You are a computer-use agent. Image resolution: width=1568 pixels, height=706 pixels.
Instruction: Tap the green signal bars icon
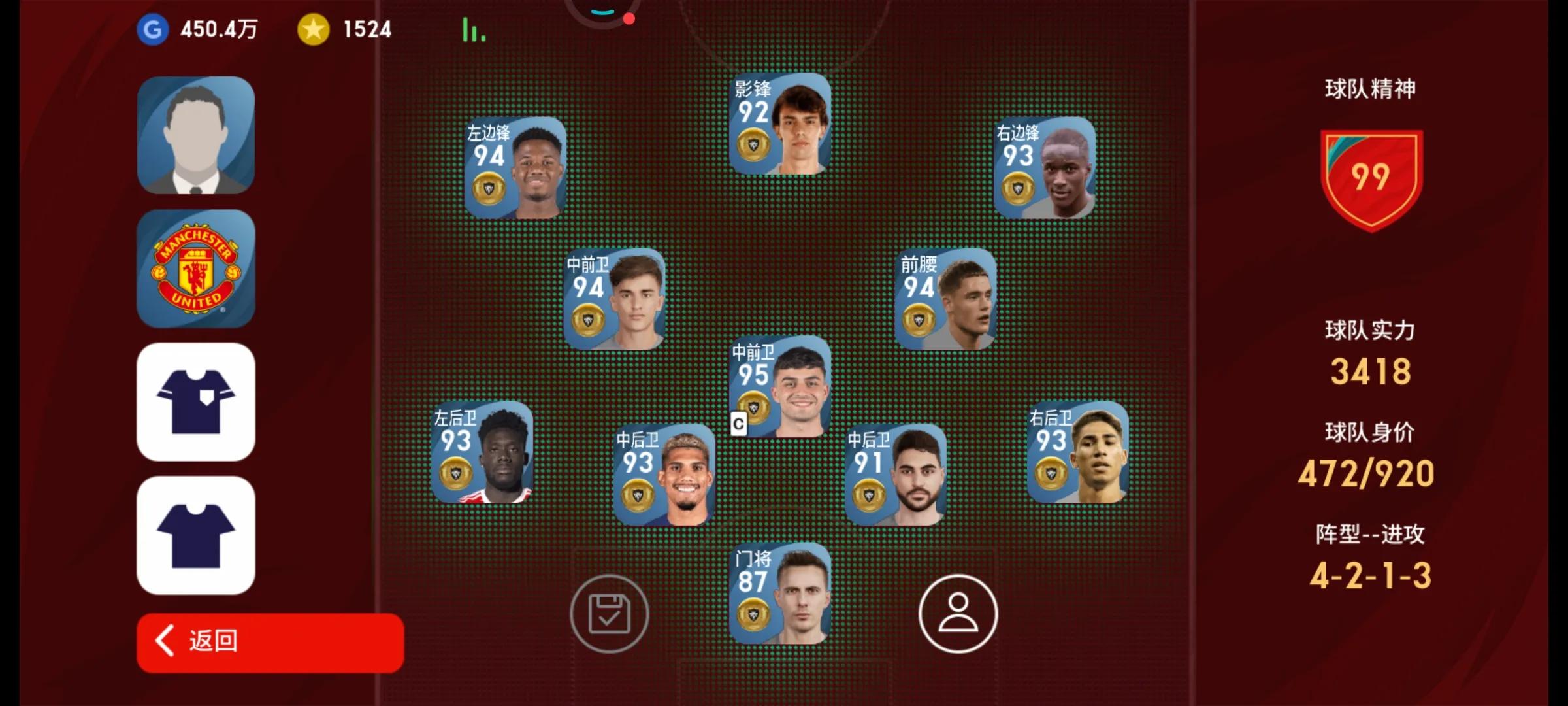474,30
